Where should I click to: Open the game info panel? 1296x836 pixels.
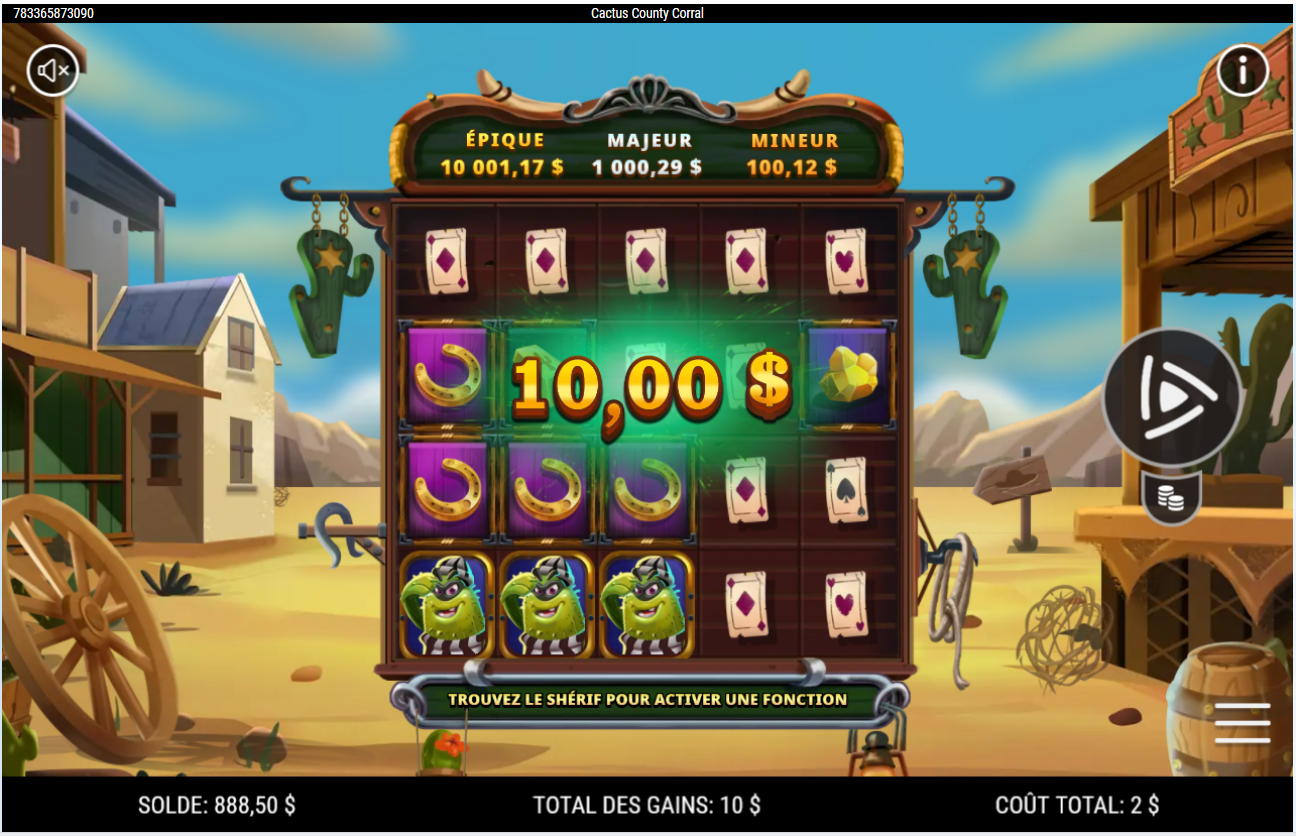coord(1242,71)
